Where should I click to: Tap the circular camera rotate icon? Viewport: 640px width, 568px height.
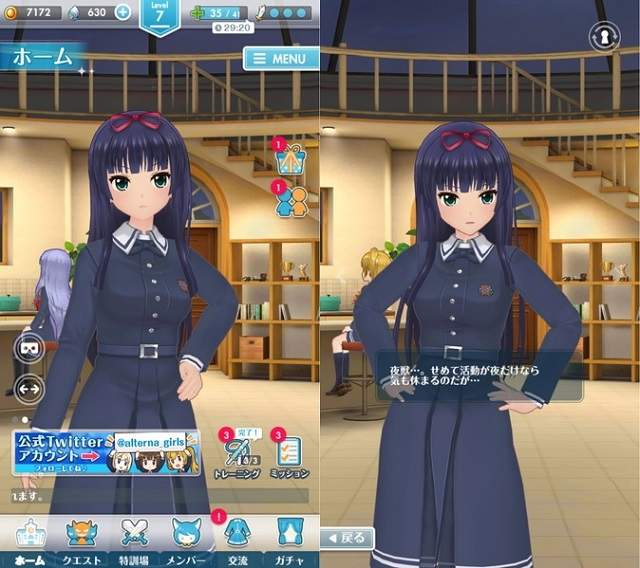point(603,35)
